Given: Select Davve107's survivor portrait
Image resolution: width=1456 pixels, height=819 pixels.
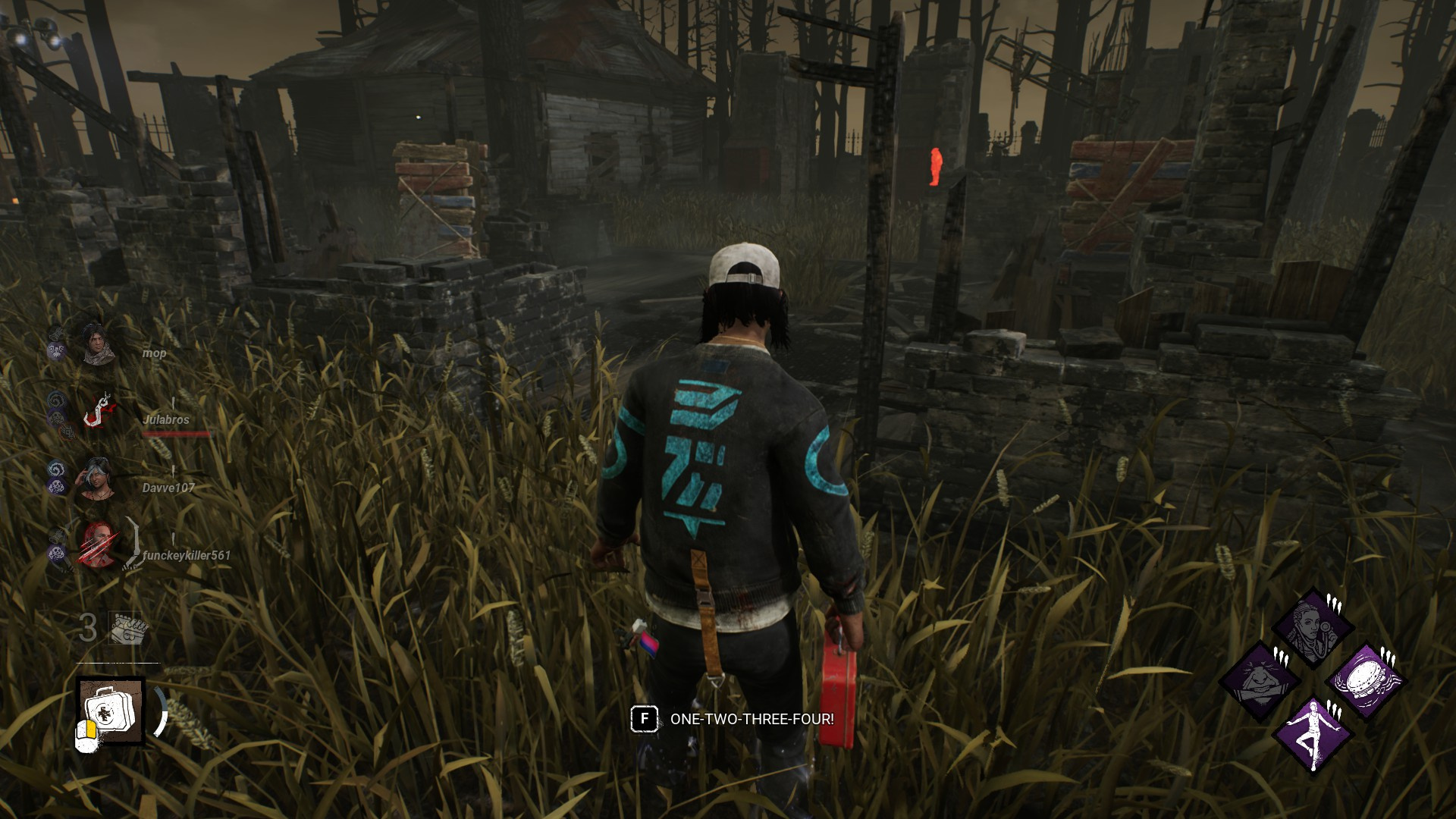Looking at the screenshot, I should click(97, 476).
